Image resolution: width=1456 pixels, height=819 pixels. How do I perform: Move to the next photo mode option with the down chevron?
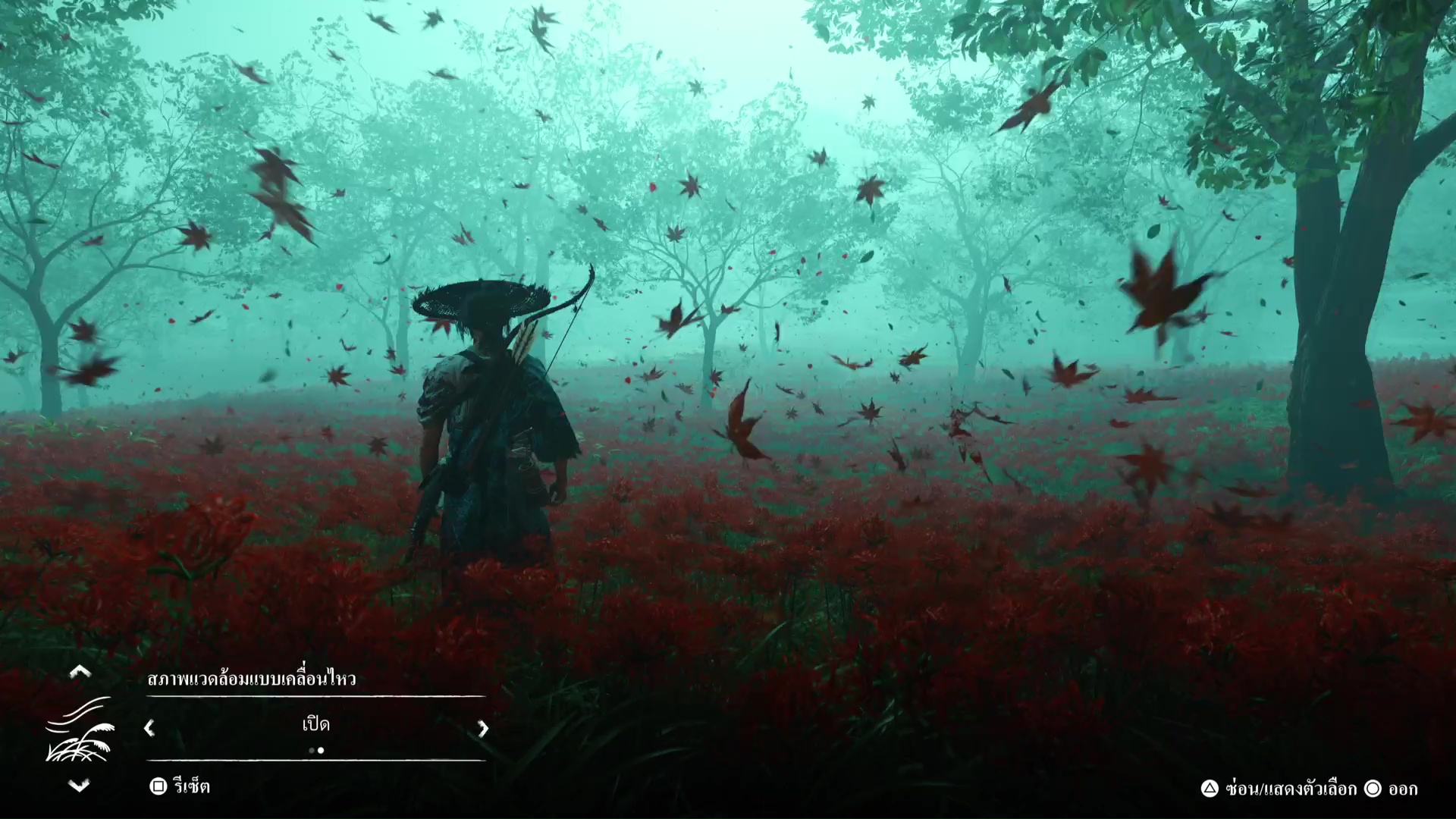tap(80, 786)
